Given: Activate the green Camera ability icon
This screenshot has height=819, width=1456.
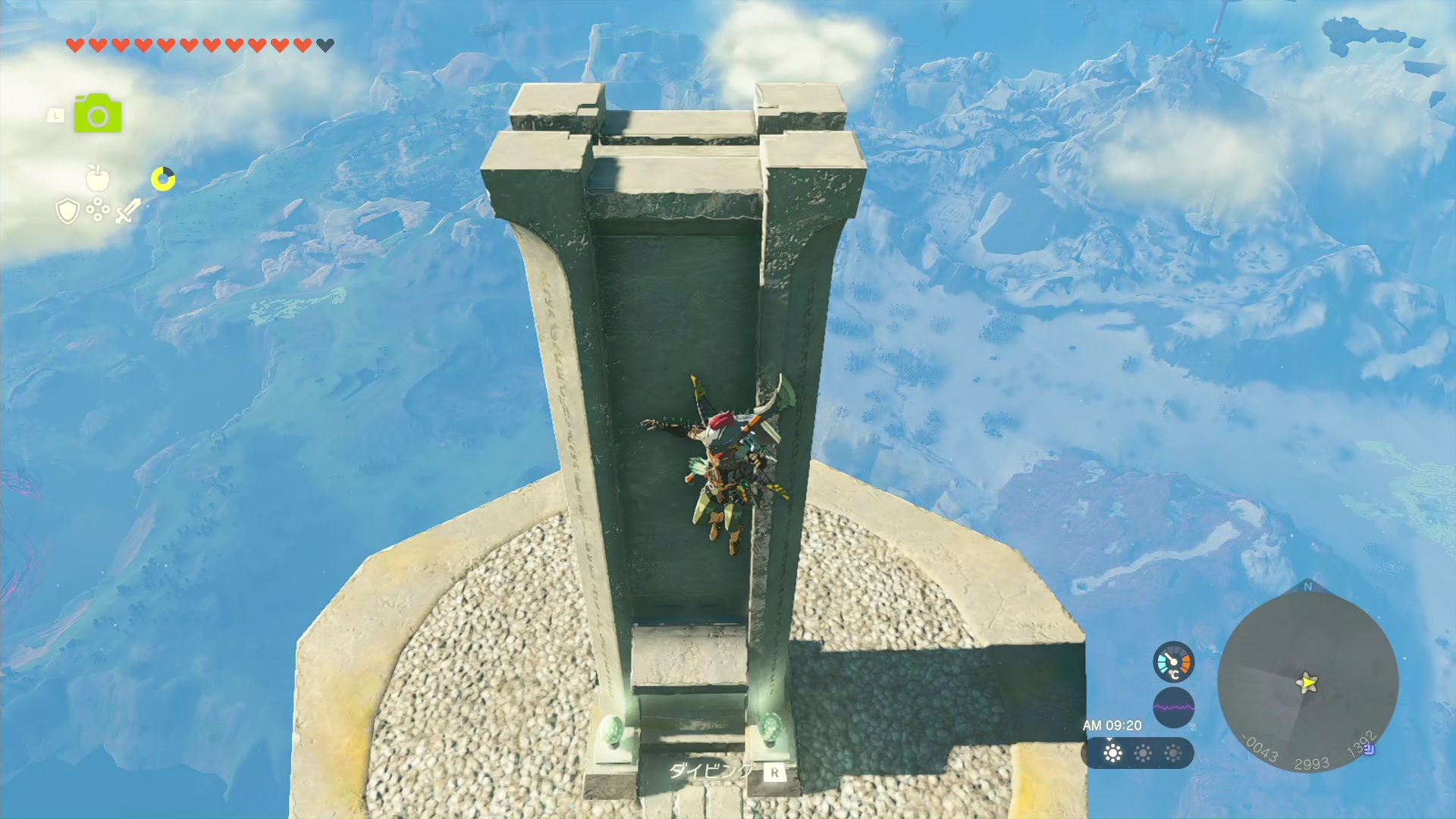Looking at the screenshot, I should coord(98,114).
